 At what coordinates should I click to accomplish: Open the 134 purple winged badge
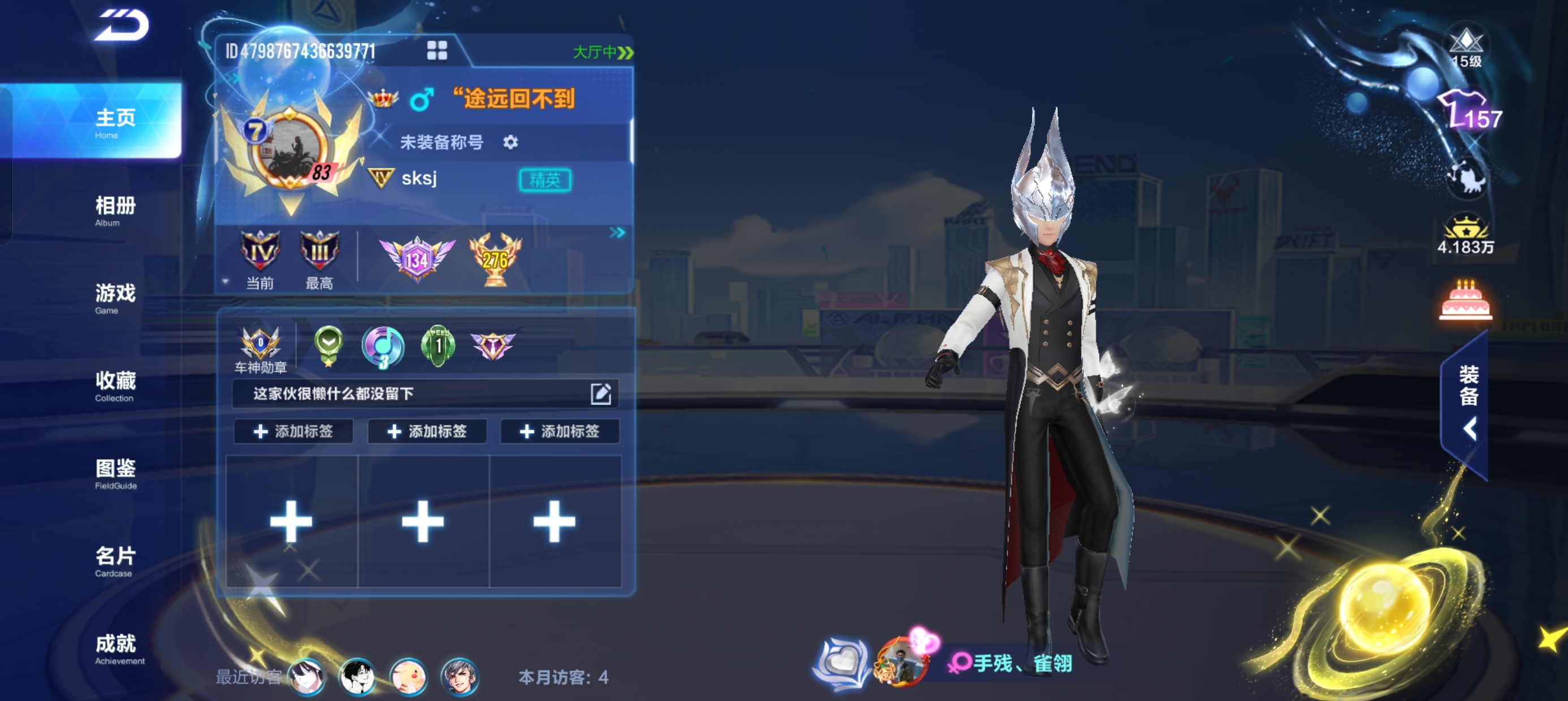pyautogui.click(x=417, y=259)
